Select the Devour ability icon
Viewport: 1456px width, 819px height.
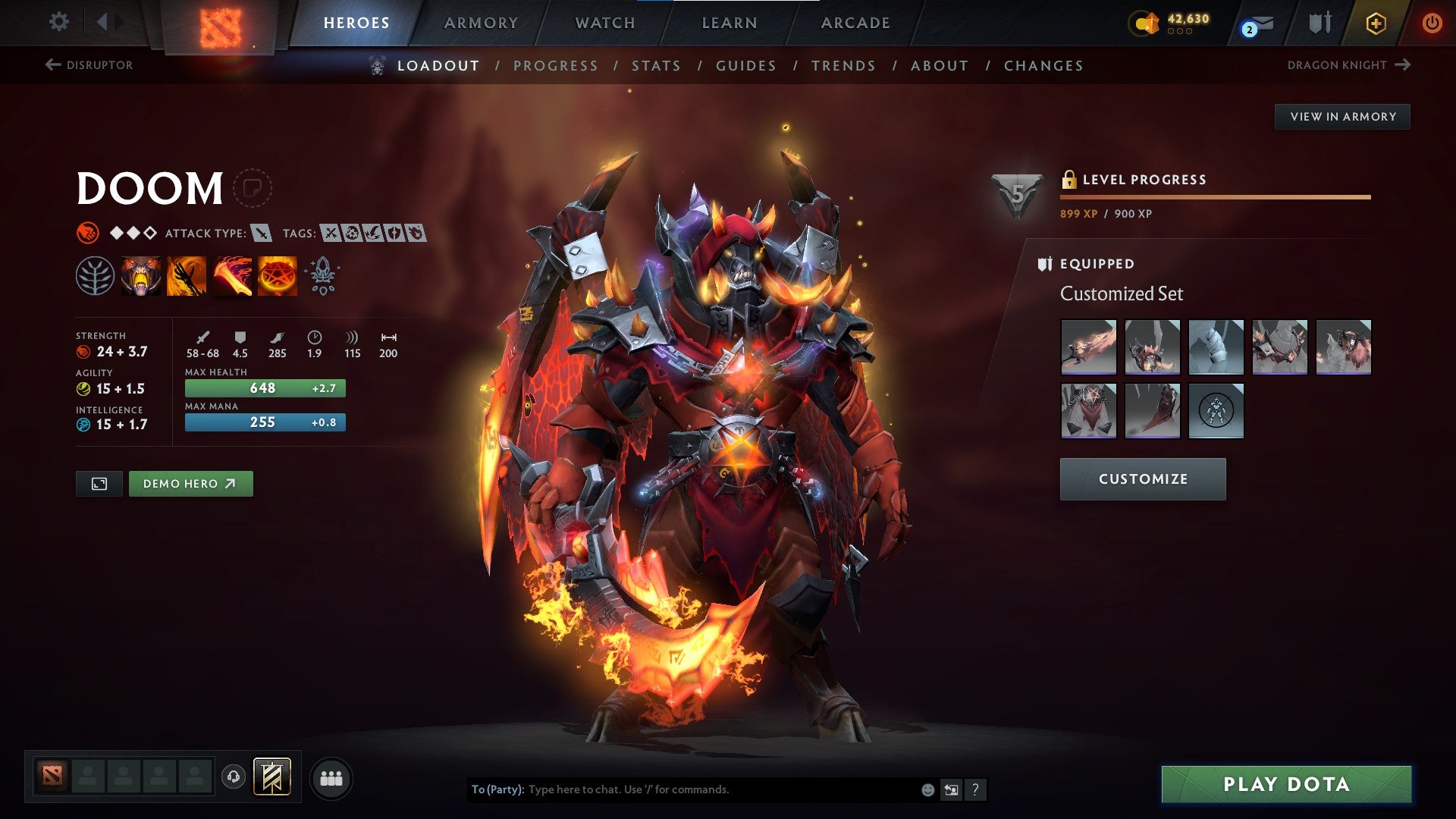coord(140,275)
